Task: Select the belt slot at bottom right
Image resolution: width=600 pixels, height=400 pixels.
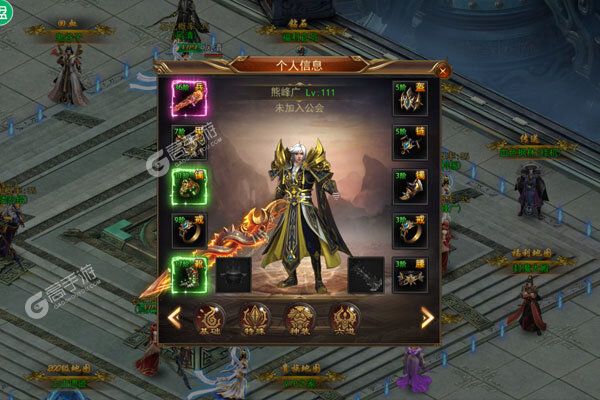Action: pos(410,274)
